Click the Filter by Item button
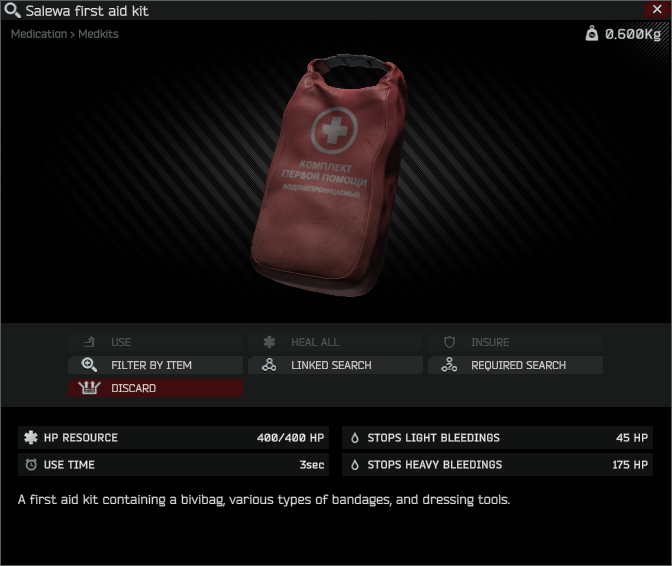Image resolution: width=672 pixels, height=566 pixels. (155, 365)
